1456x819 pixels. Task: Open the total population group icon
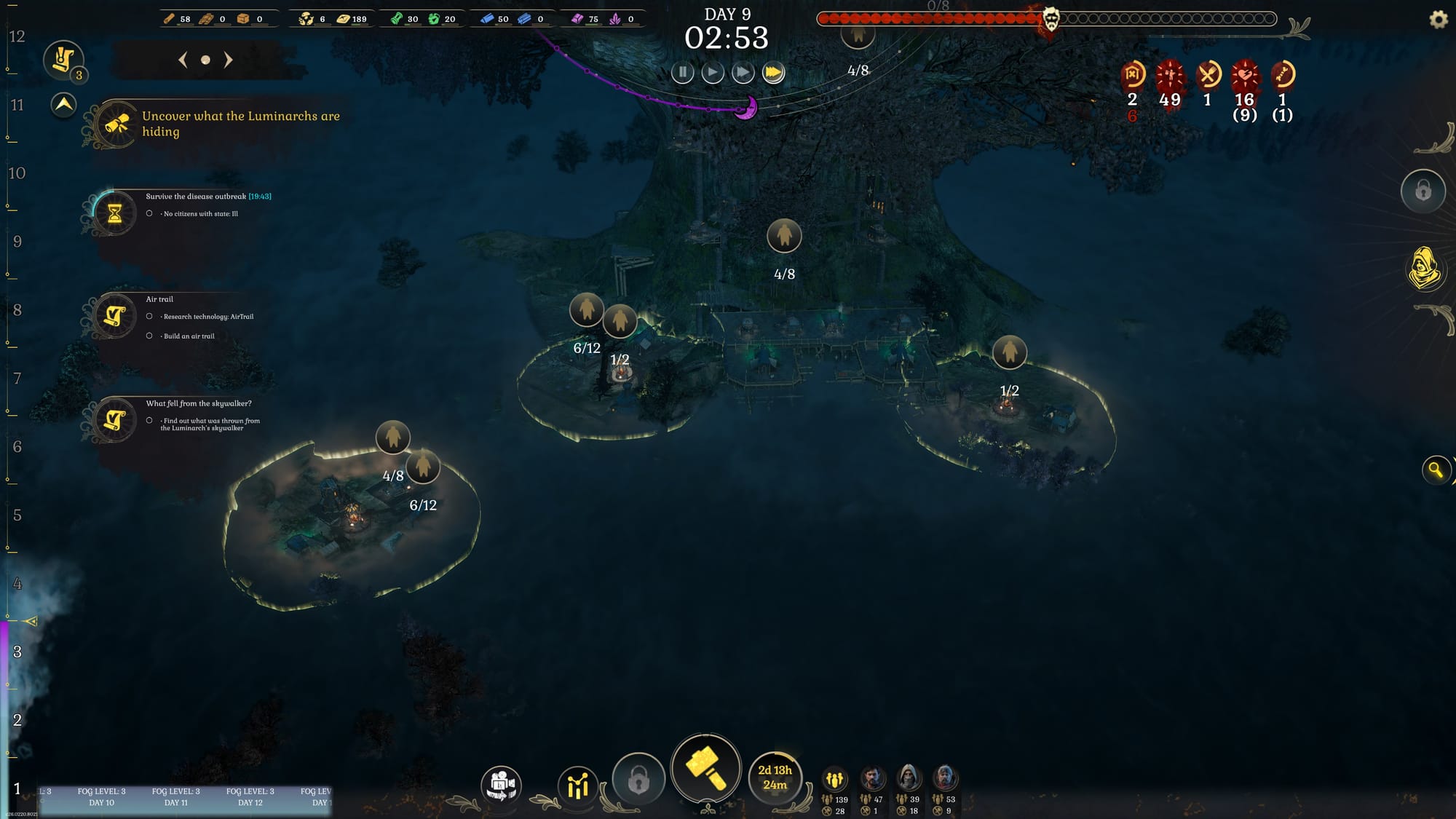(x=834, y=780)
